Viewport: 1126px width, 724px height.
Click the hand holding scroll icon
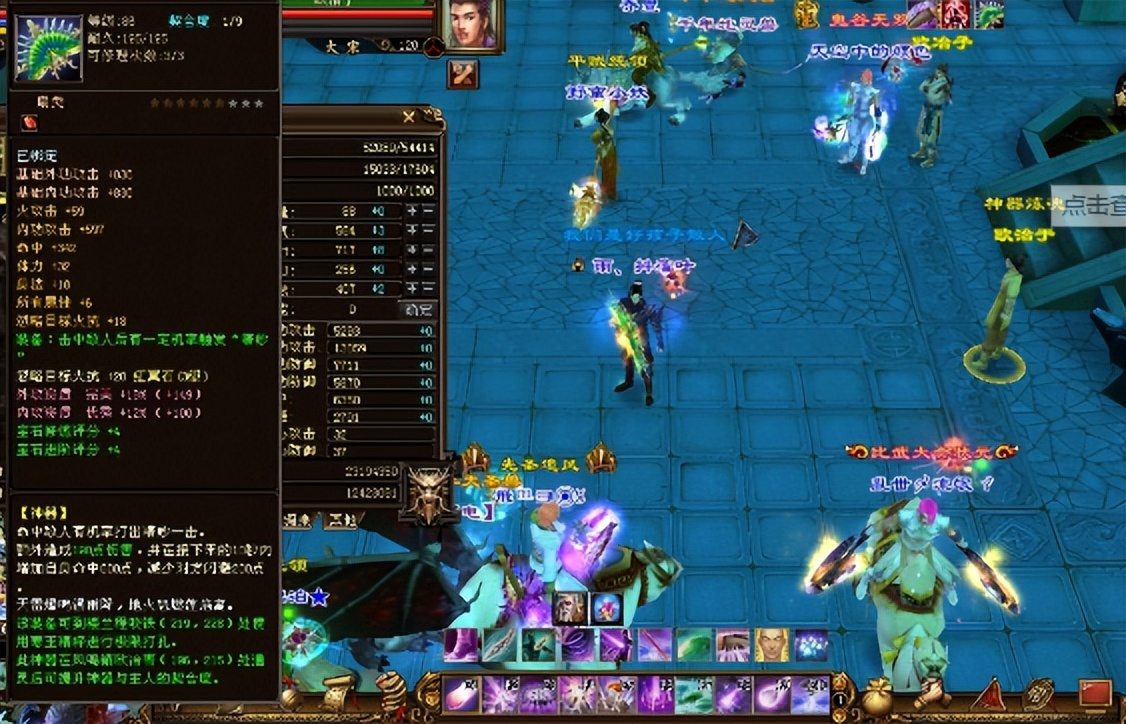[x=932, y=695]
